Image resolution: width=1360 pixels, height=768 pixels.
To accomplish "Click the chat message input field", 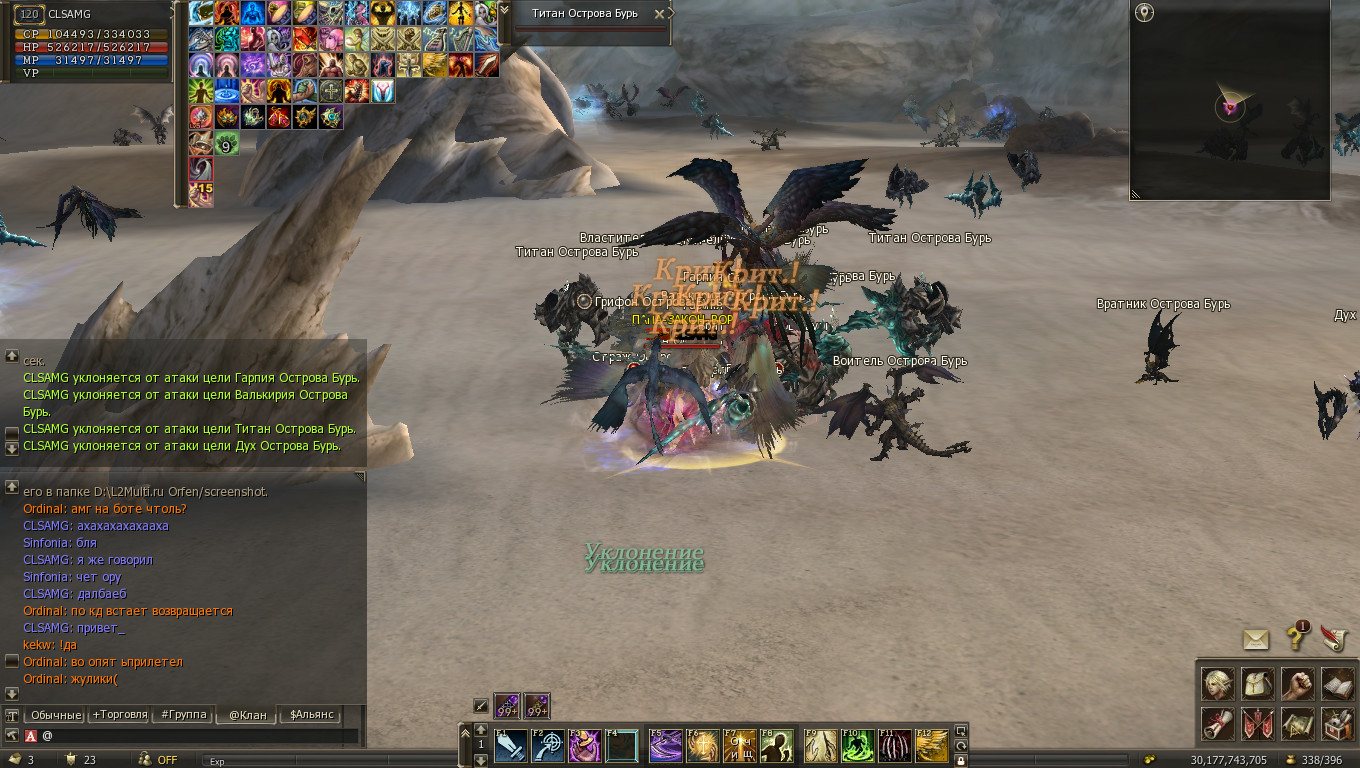I will [200, 736].
